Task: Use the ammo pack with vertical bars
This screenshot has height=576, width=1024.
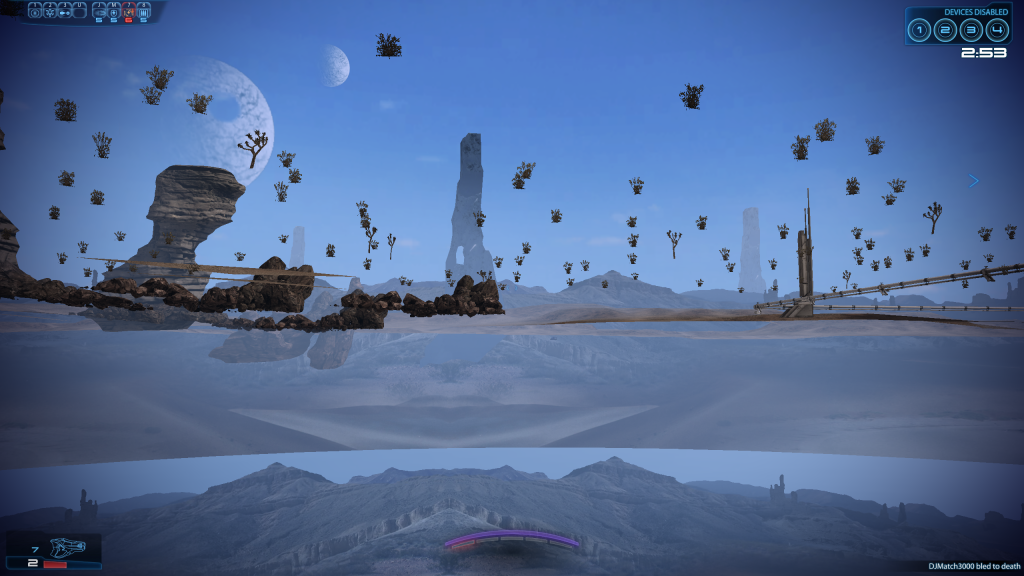Action: click(144, 12)
